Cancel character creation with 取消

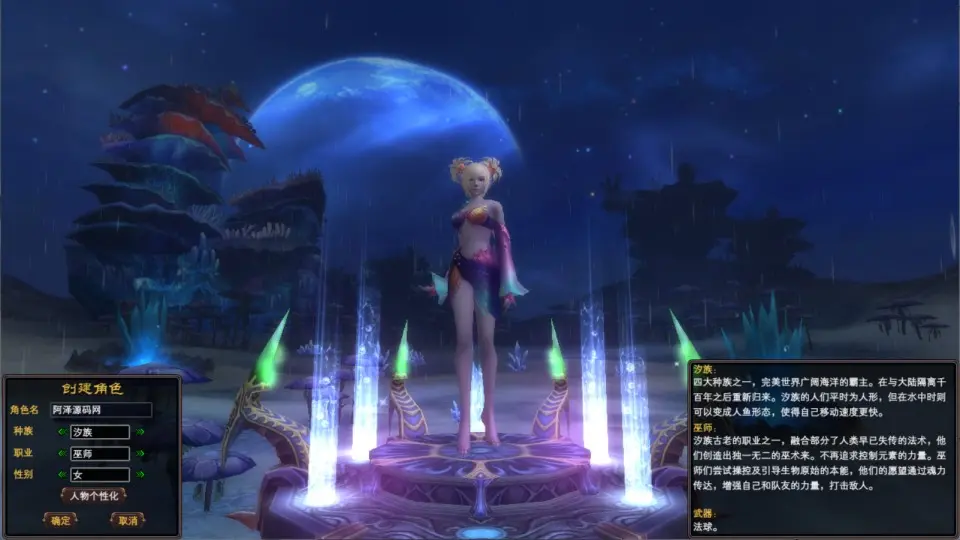(127, 520)
